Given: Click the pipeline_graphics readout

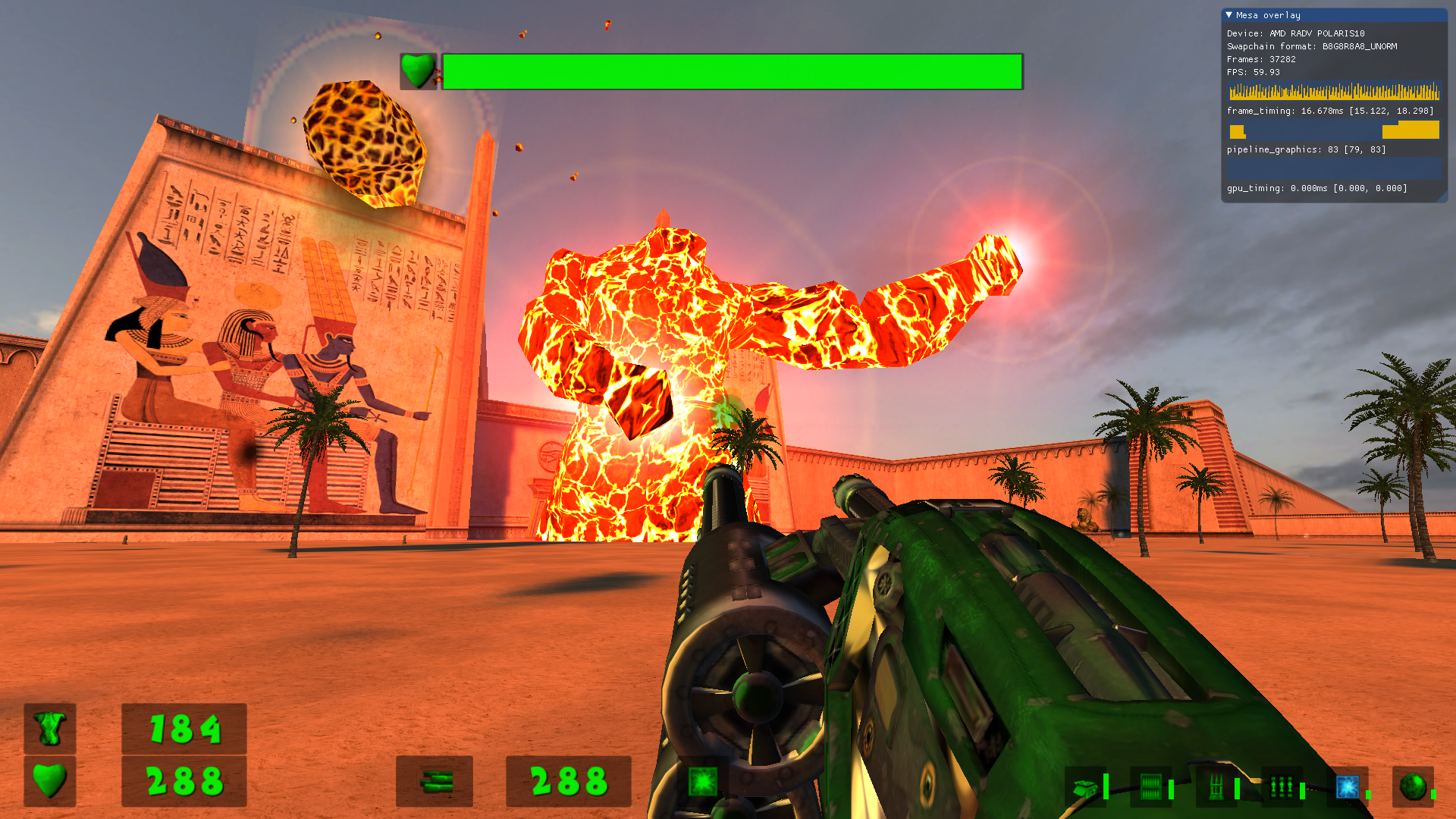Looking at the screenshot, I should tap(1306, 149).
